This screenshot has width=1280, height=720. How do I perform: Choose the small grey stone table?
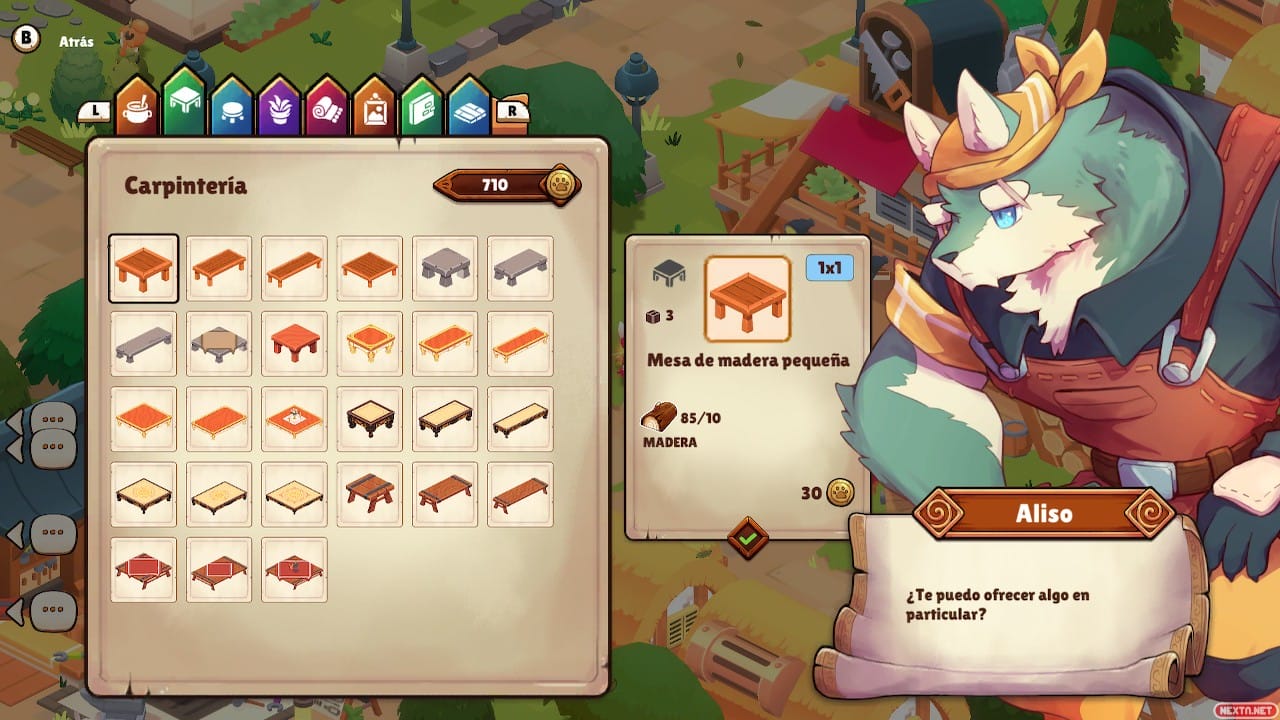point(445,268)
